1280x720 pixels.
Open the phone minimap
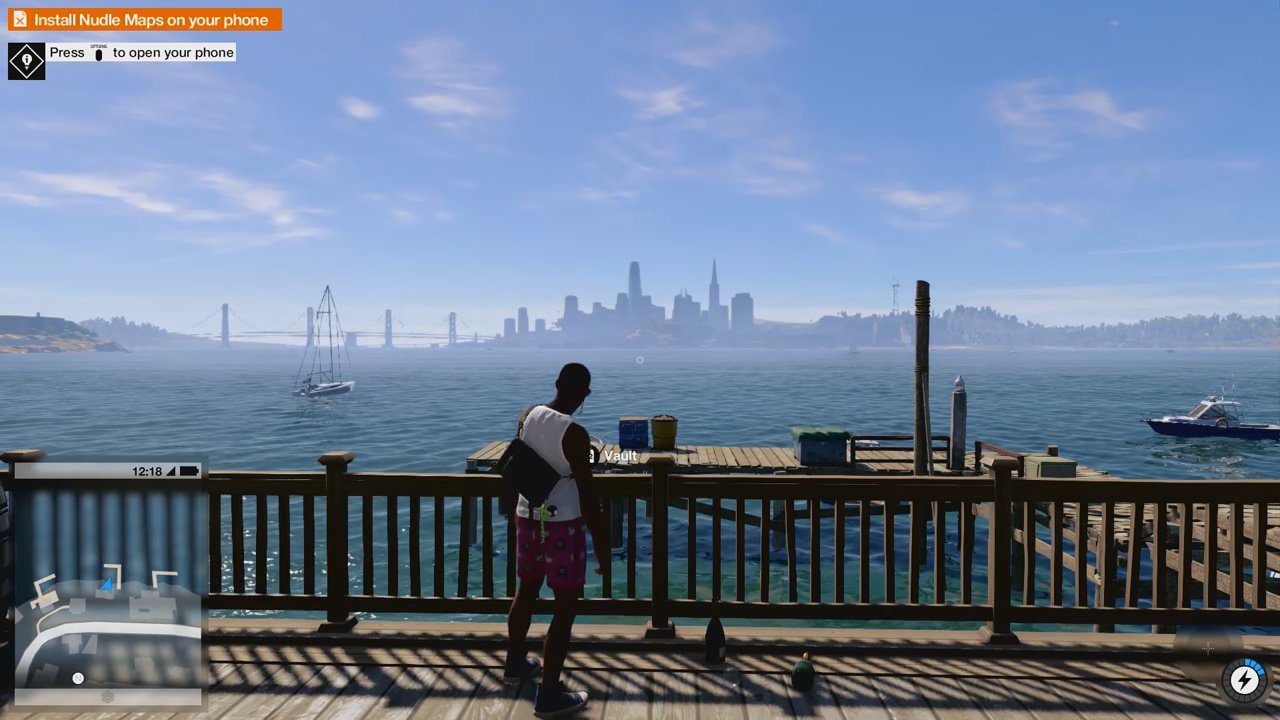108,583
